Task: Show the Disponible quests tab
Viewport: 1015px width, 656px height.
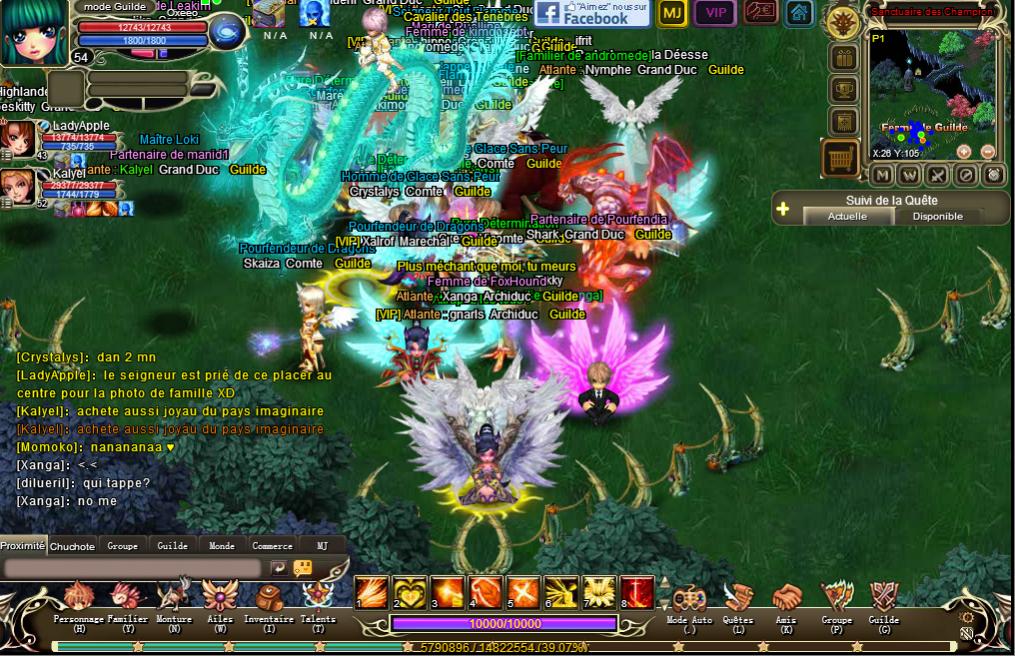Action: click(x=937, y=216)
